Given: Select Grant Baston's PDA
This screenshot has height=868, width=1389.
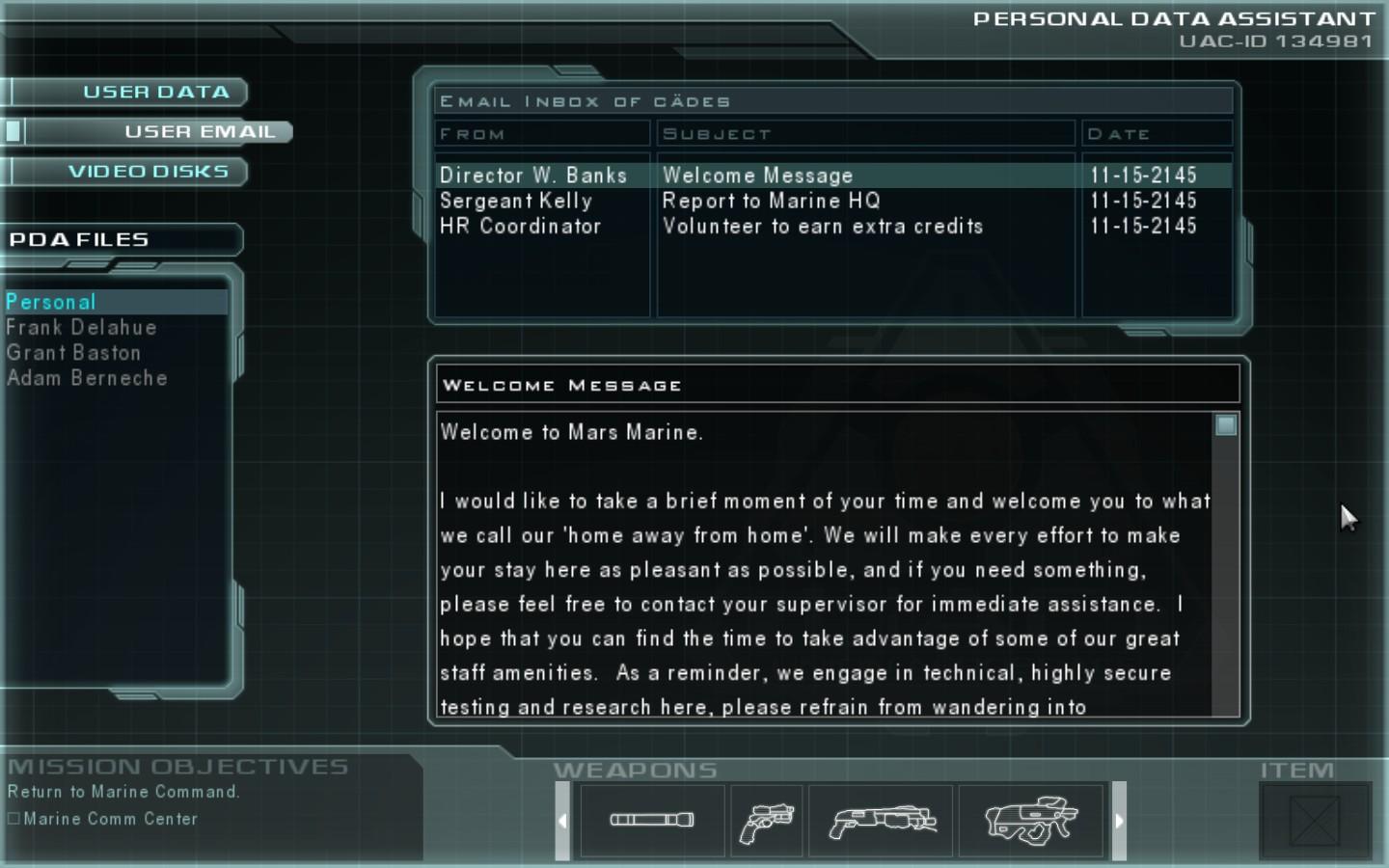Looking at the screenshot, I should click(x=73, y=353).
